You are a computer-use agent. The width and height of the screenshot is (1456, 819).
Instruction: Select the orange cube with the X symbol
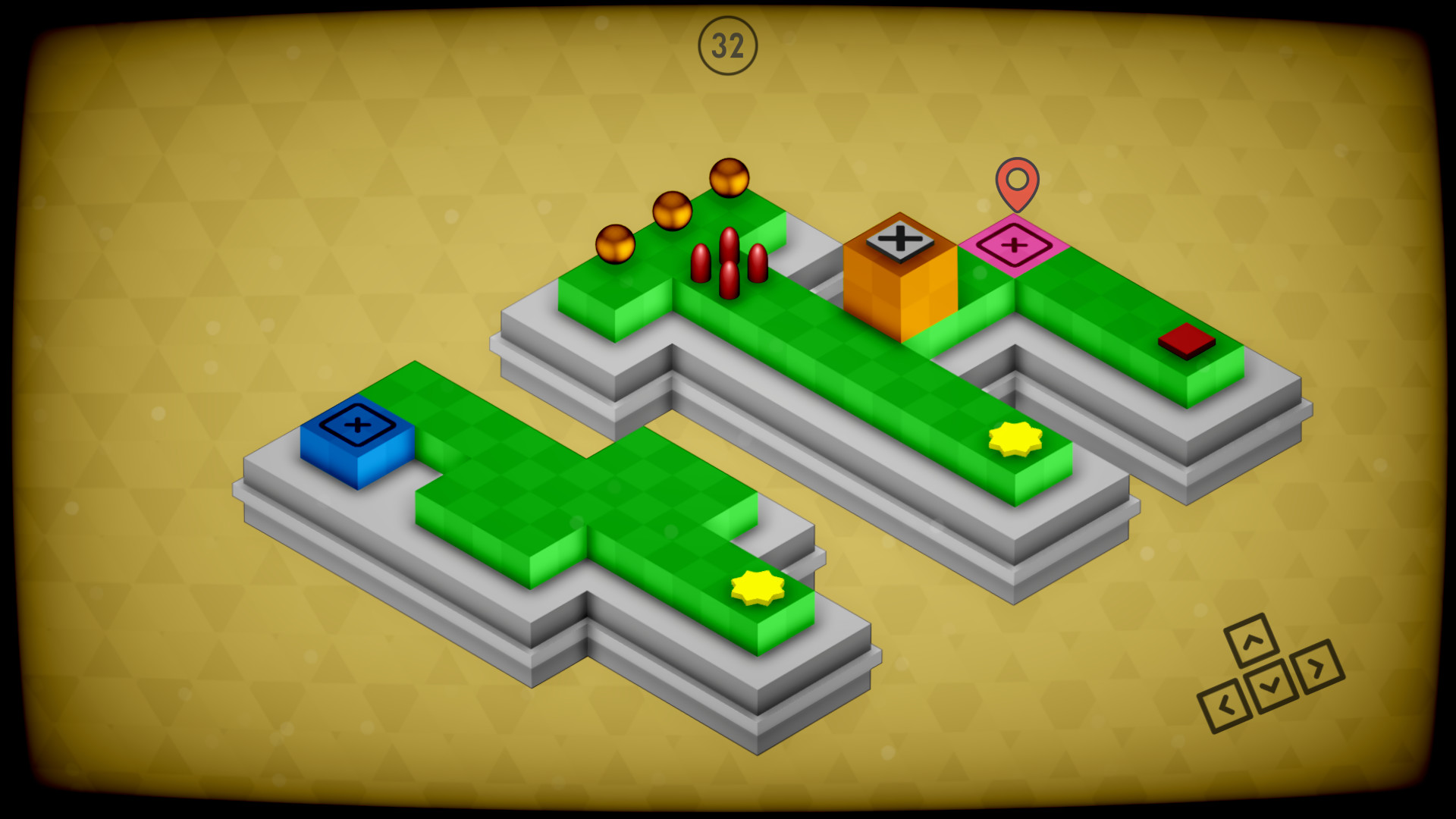(x=902, y=296)
